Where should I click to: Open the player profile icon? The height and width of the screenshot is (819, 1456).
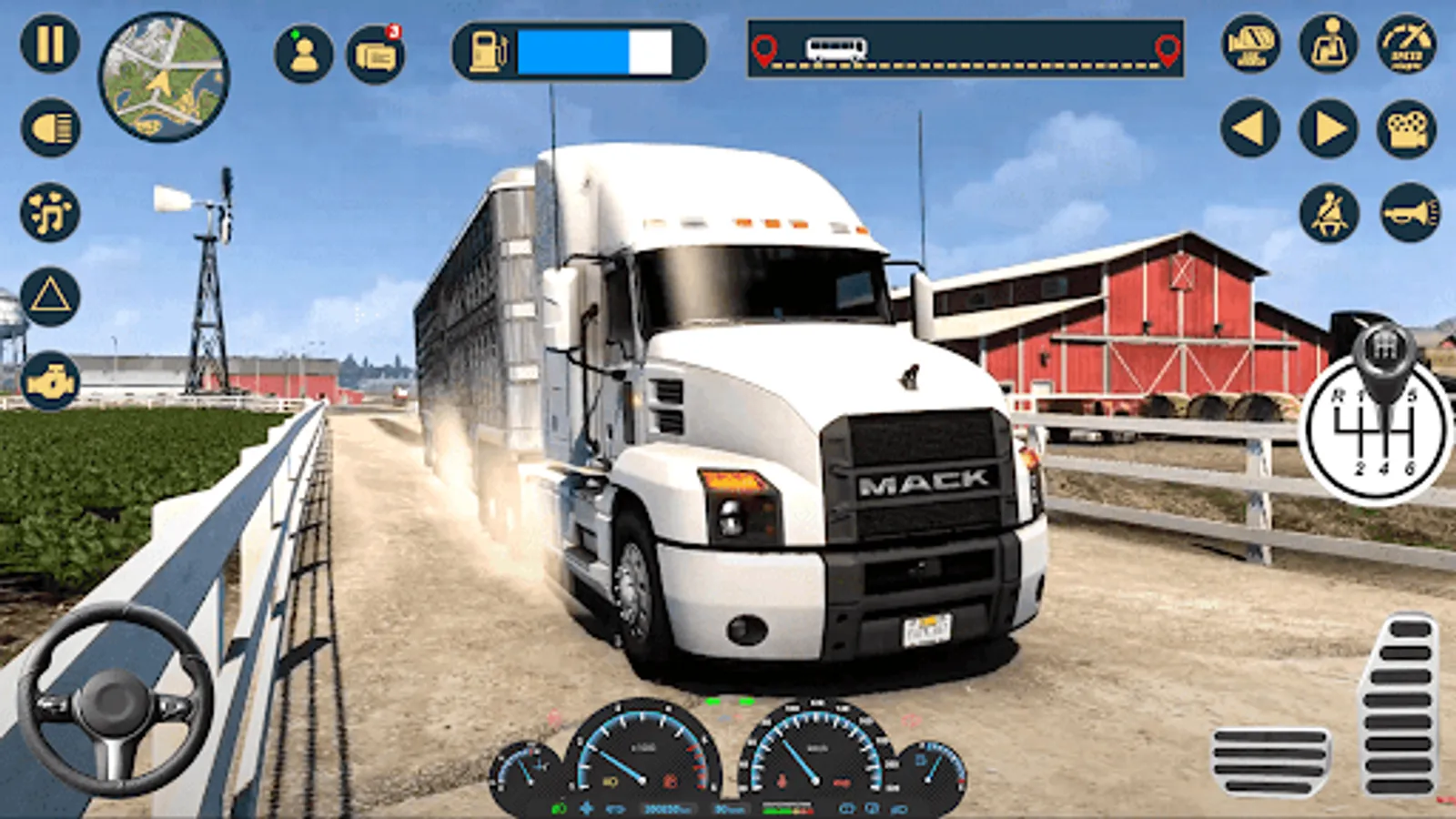tap(304, 53)
